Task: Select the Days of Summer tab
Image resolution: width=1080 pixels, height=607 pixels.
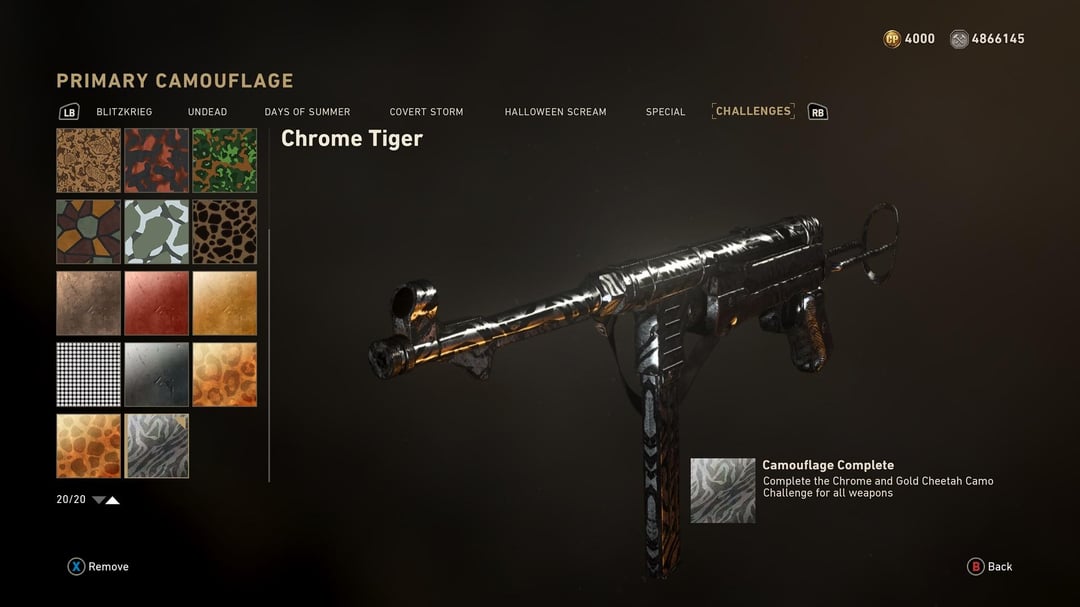Action: [x=307, y=112]
